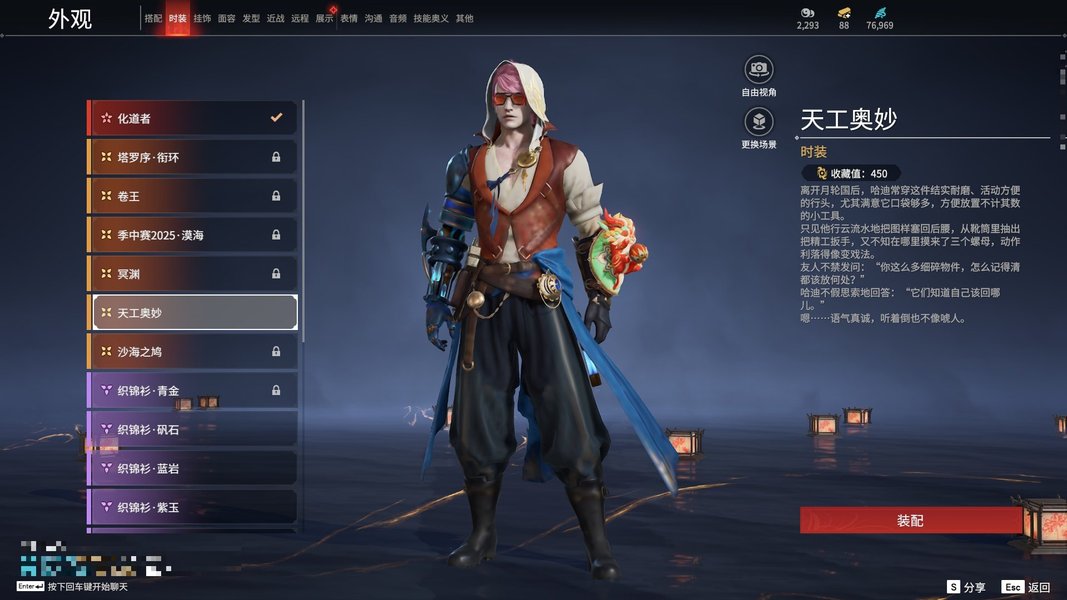Click the 更换场景 scene button

(759, 123)
